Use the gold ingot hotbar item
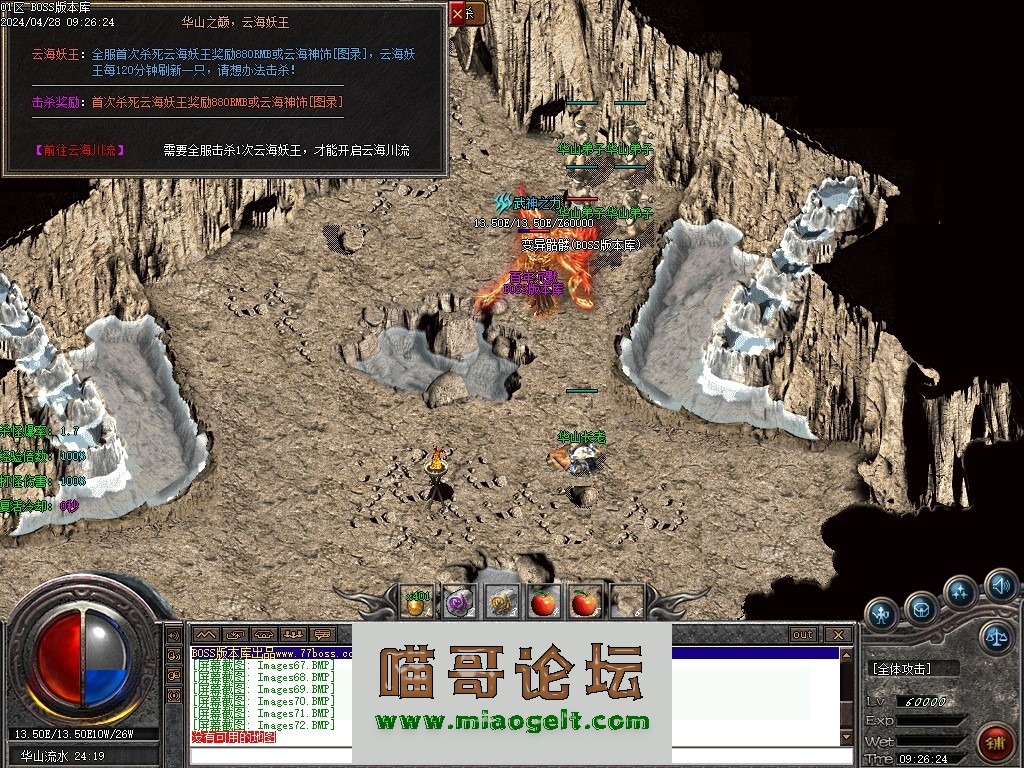The image size is (1024, 768). pos(417,602)
